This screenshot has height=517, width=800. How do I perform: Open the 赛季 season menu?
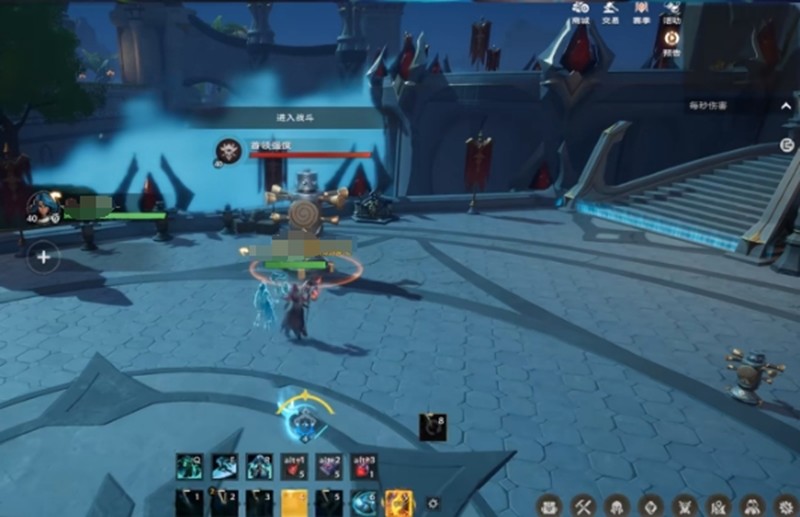pyautogui.click(x=641, y=11)
